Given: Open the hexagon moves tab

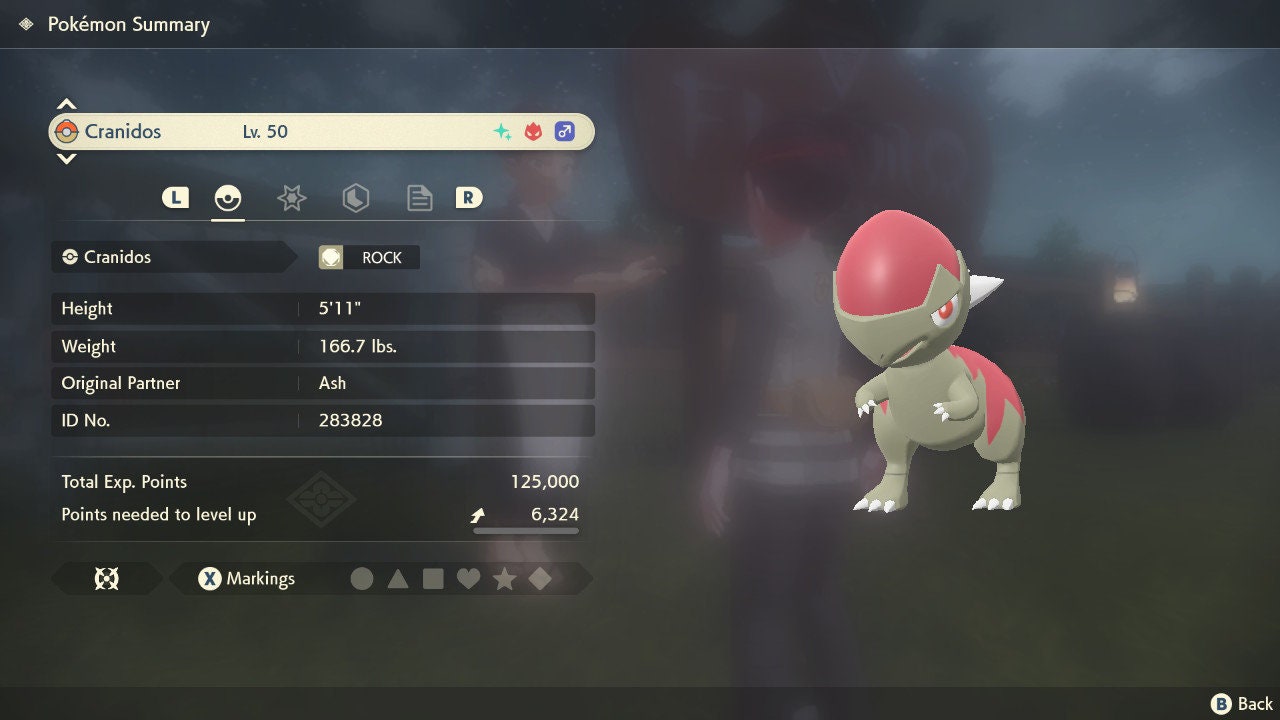Looking at the screenshot, I should [x=356, y=197].
